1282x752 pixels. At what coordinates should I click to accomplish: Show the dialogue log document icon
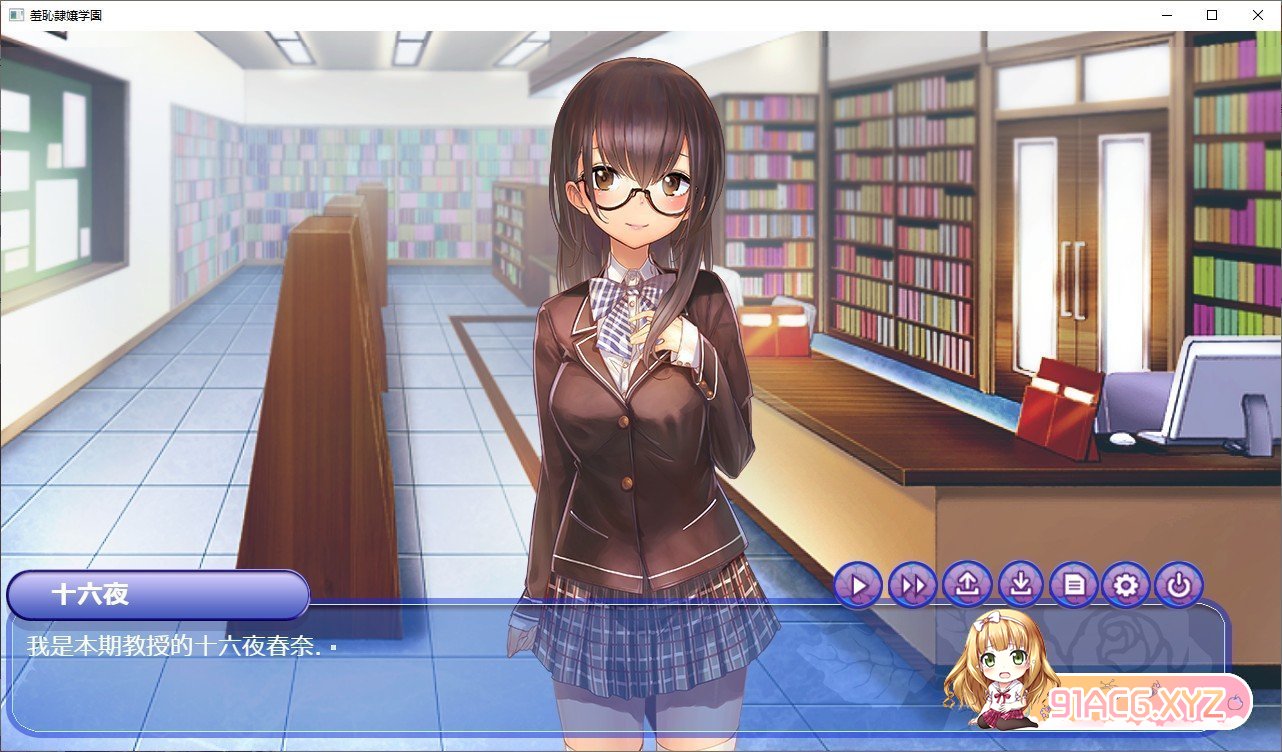tap(1075, 585)
